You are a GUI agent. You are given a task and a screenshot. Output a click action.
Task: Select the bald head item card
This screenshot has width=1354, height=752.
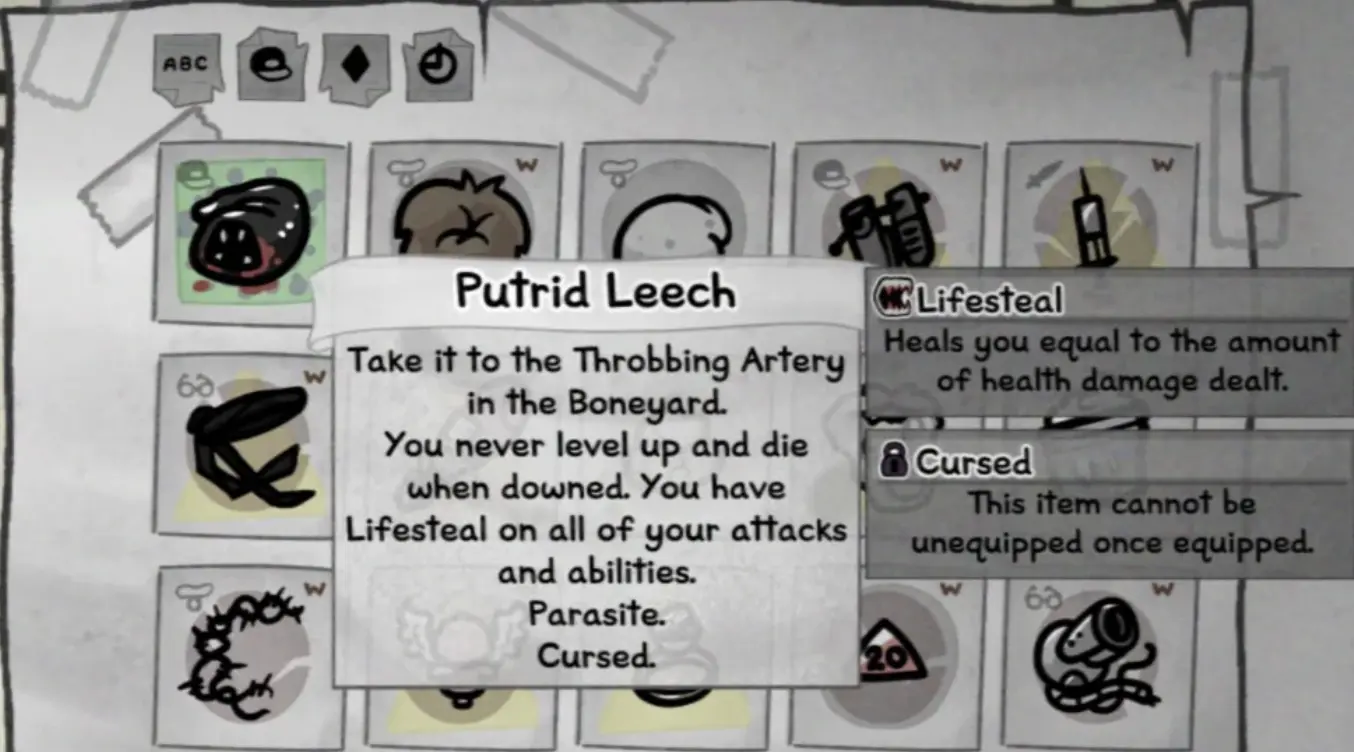click(676, 220)
